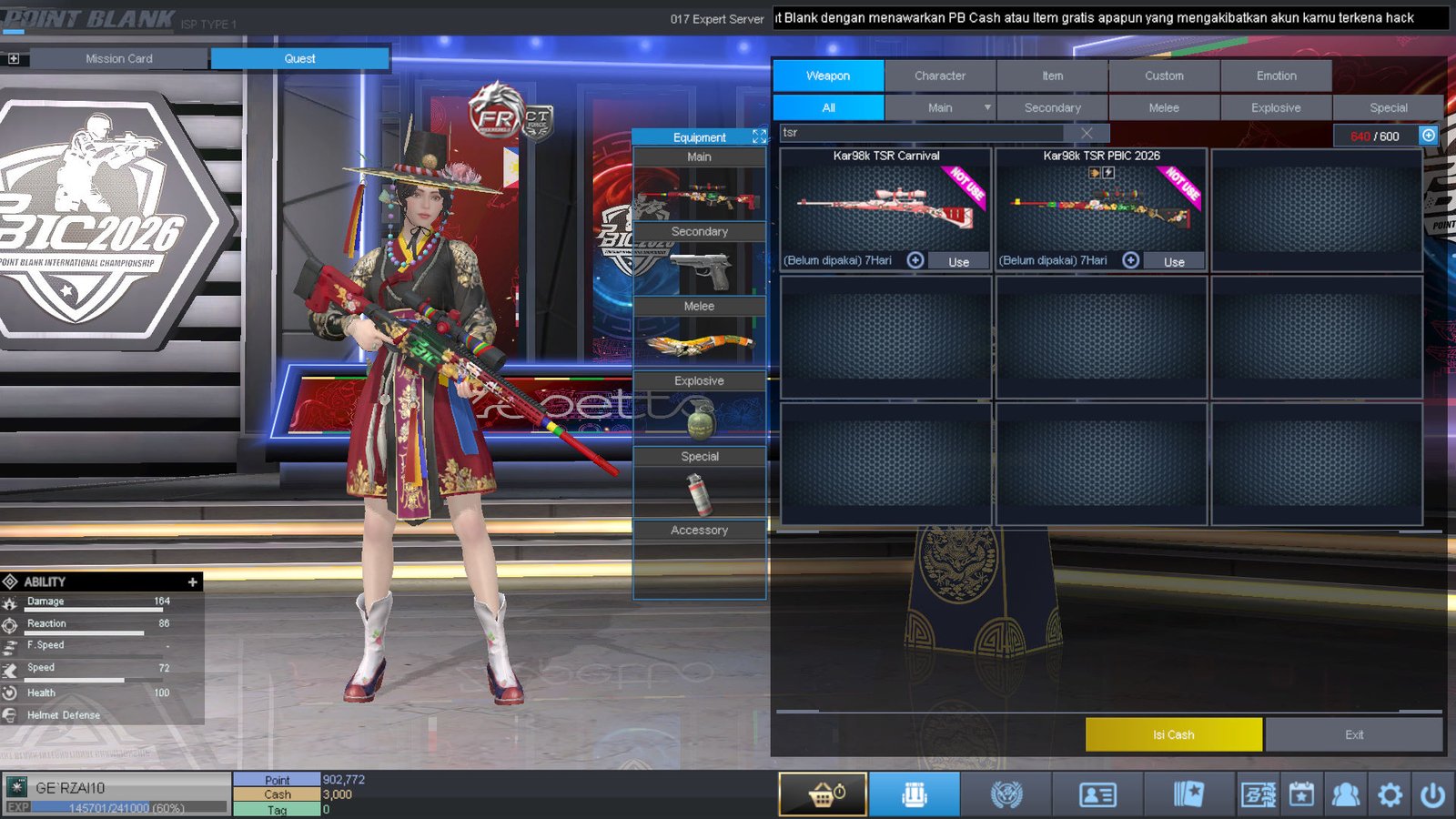
Task: Select the Custom tab
Action: (1164, 76)
